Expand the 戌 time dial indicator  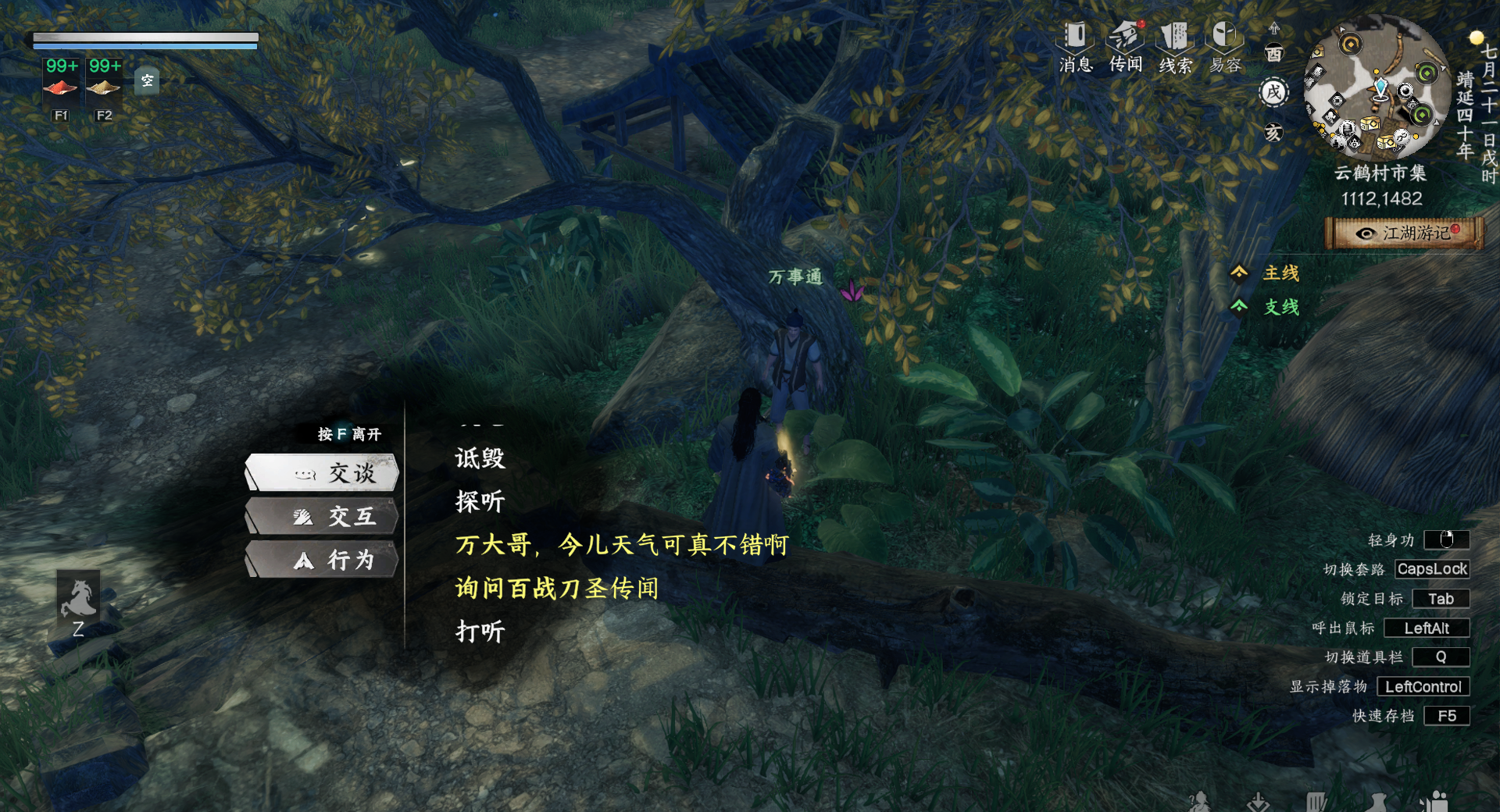coord(1273,91)
